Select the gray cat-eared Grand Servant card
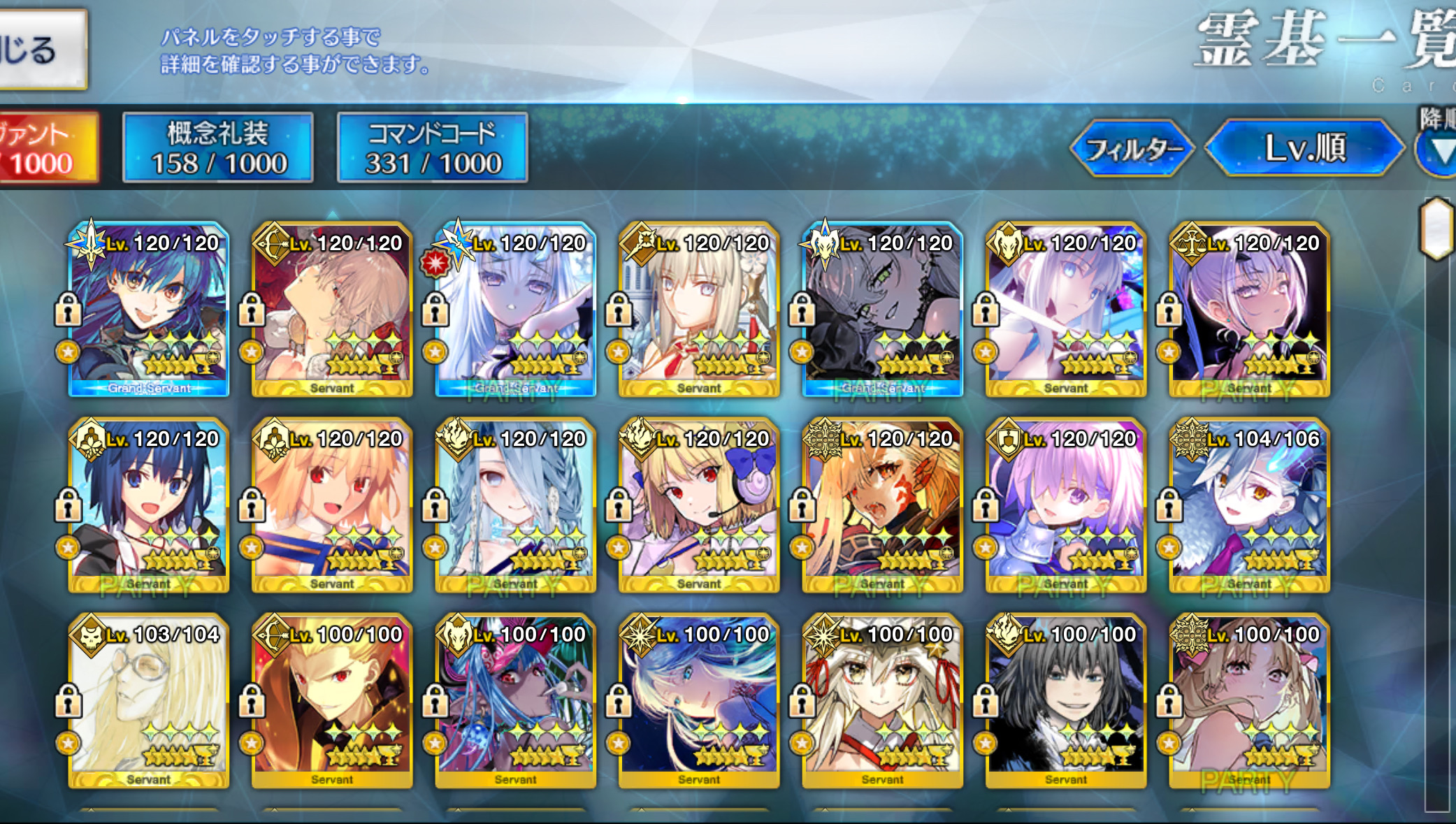 pyautogui.click(x=882, y=309)
